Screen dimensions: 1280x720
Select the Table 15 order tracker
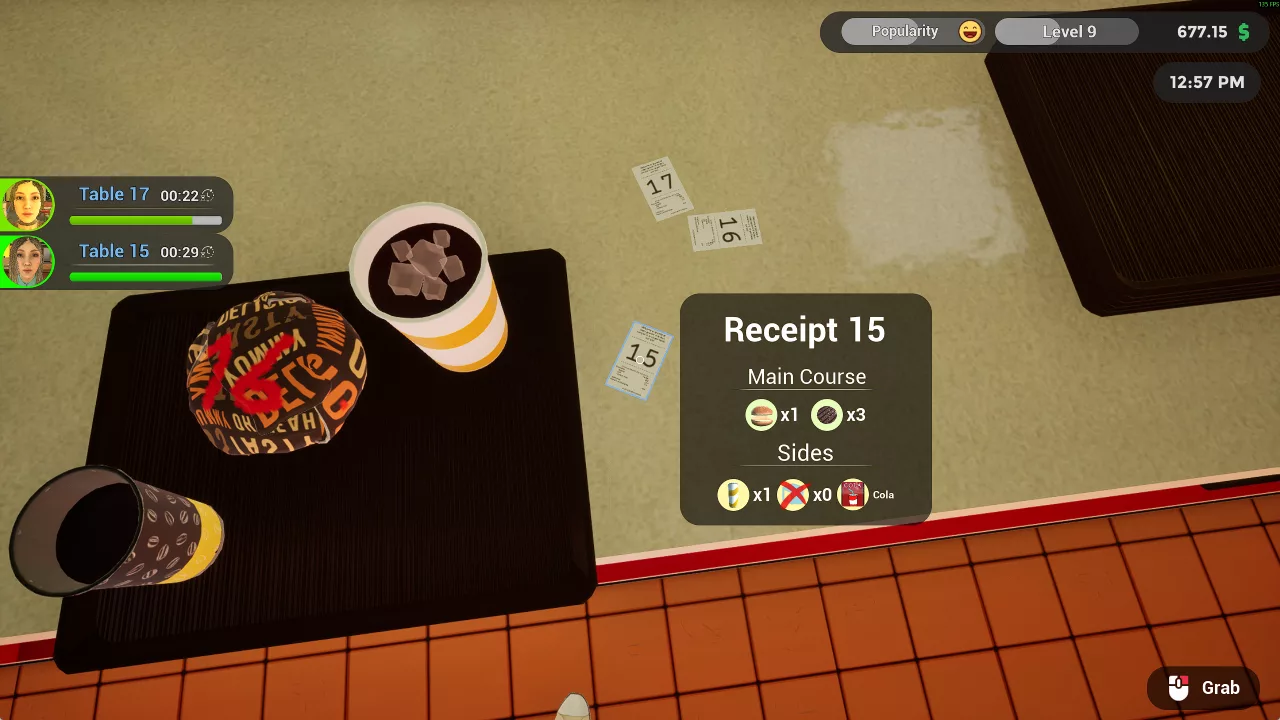[145, 260]
